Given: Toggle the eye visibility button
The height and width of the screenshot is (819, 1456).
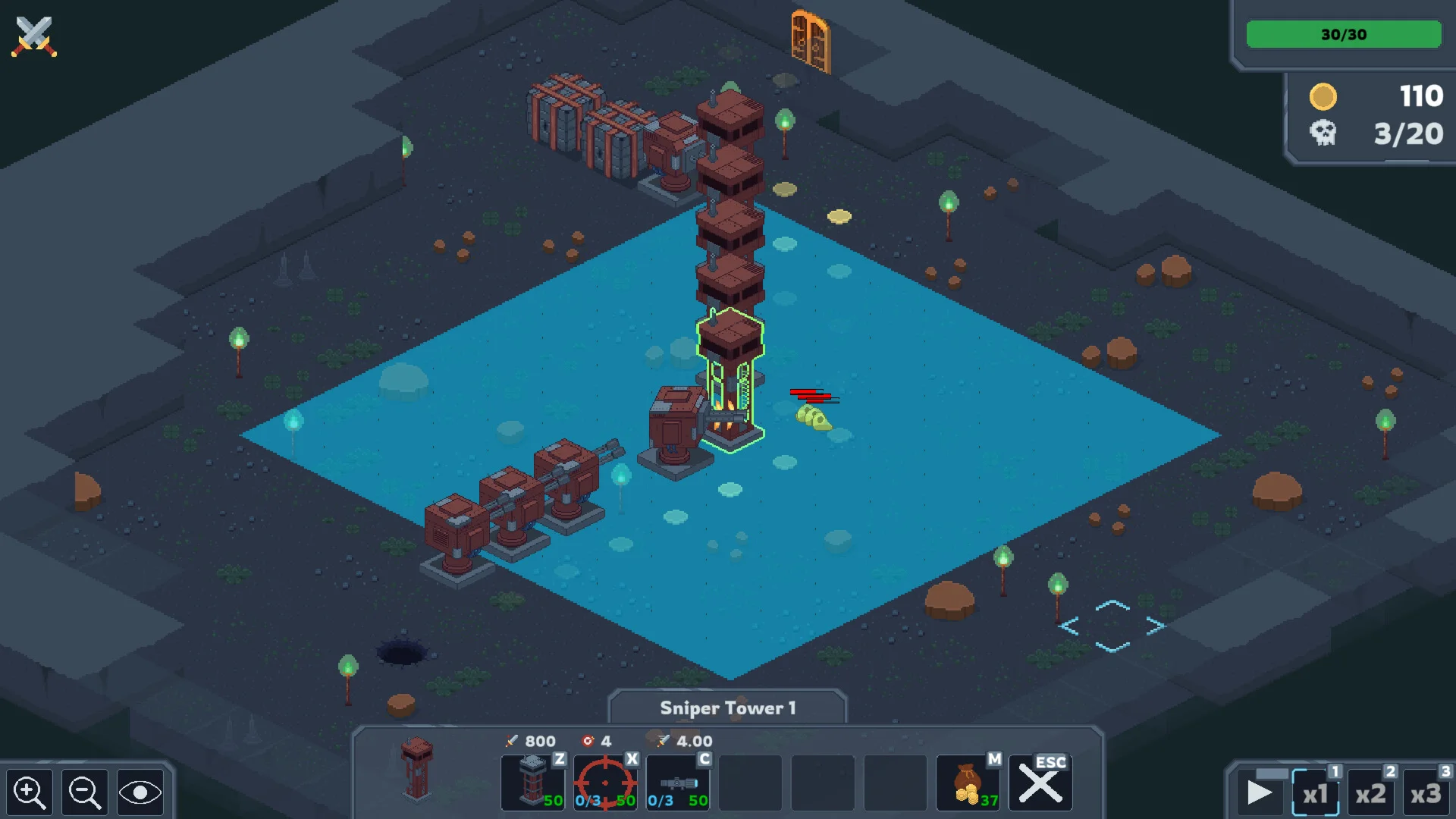Looking at the screenshot, I should coord(140,792).
